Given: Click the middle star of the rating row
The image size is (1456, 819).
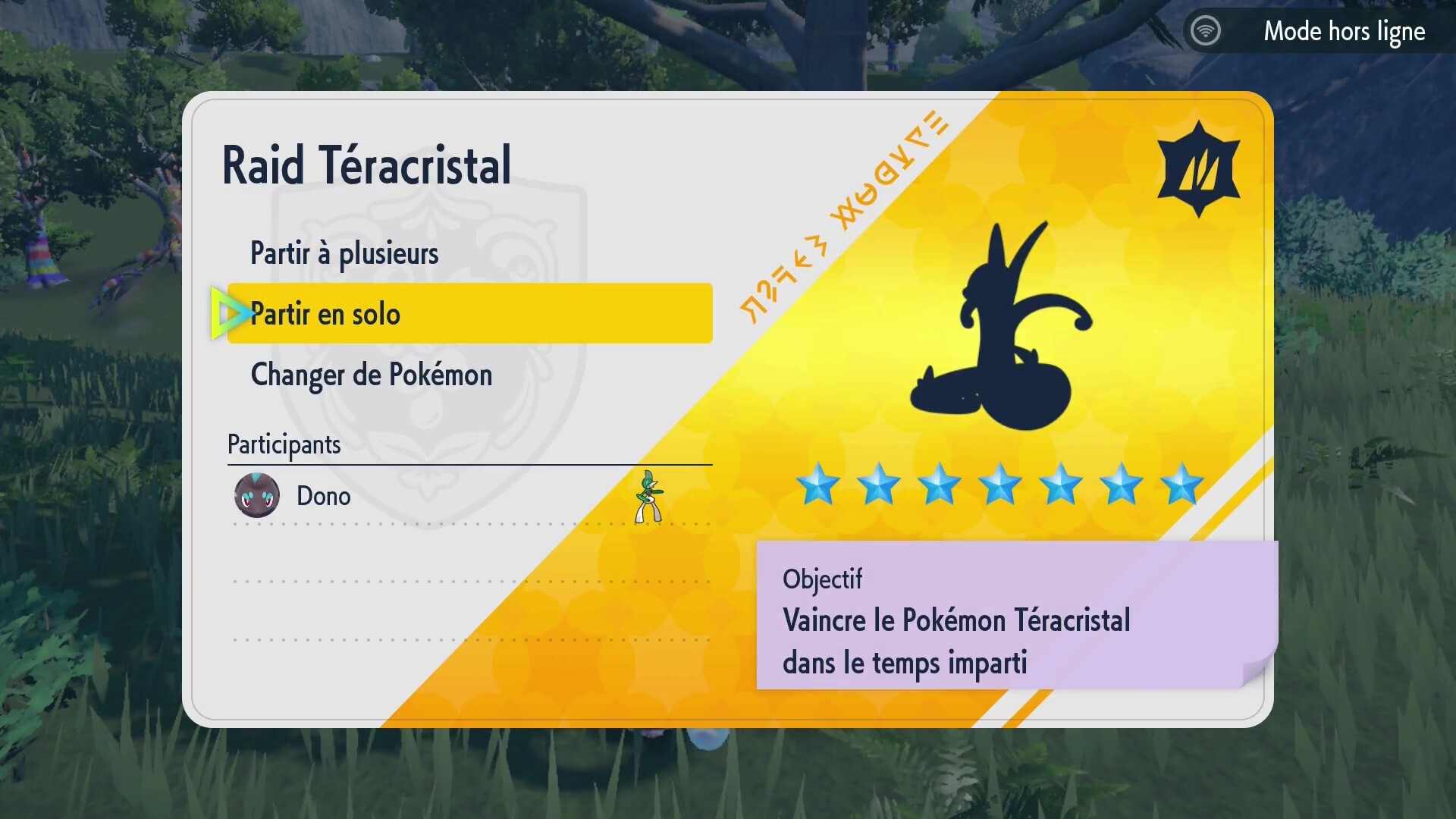Looking at the screenshot, I should (x=1001, y=485).
